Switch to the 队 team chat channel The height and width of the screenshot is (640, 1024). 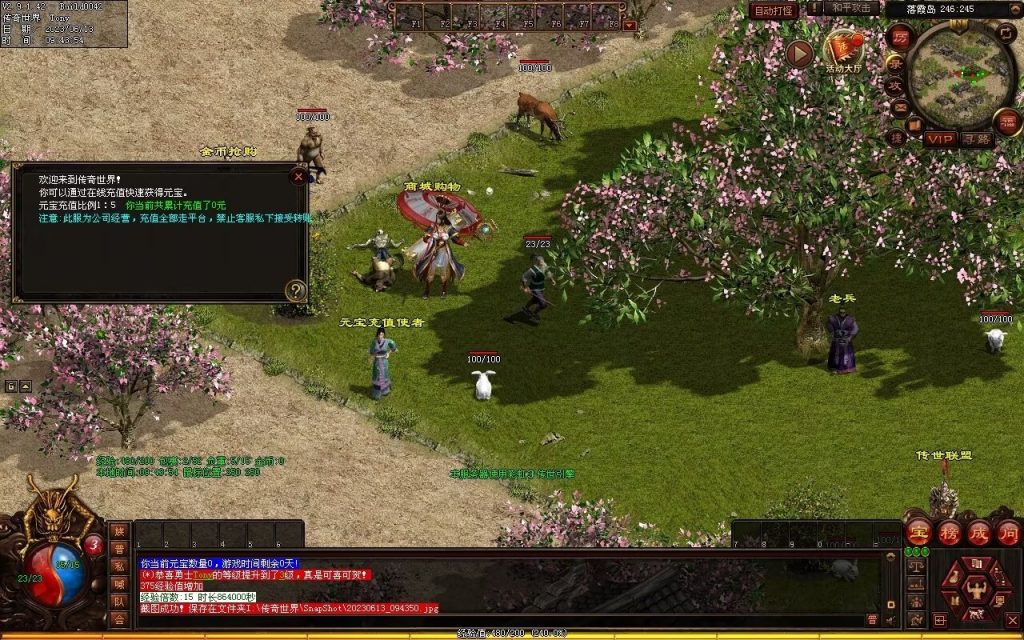click(119, 602)
